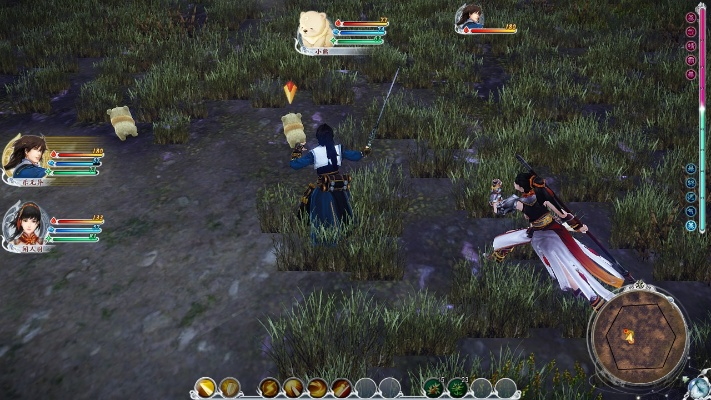Select the white bear target portrait
711x400 pixels.
316,28
